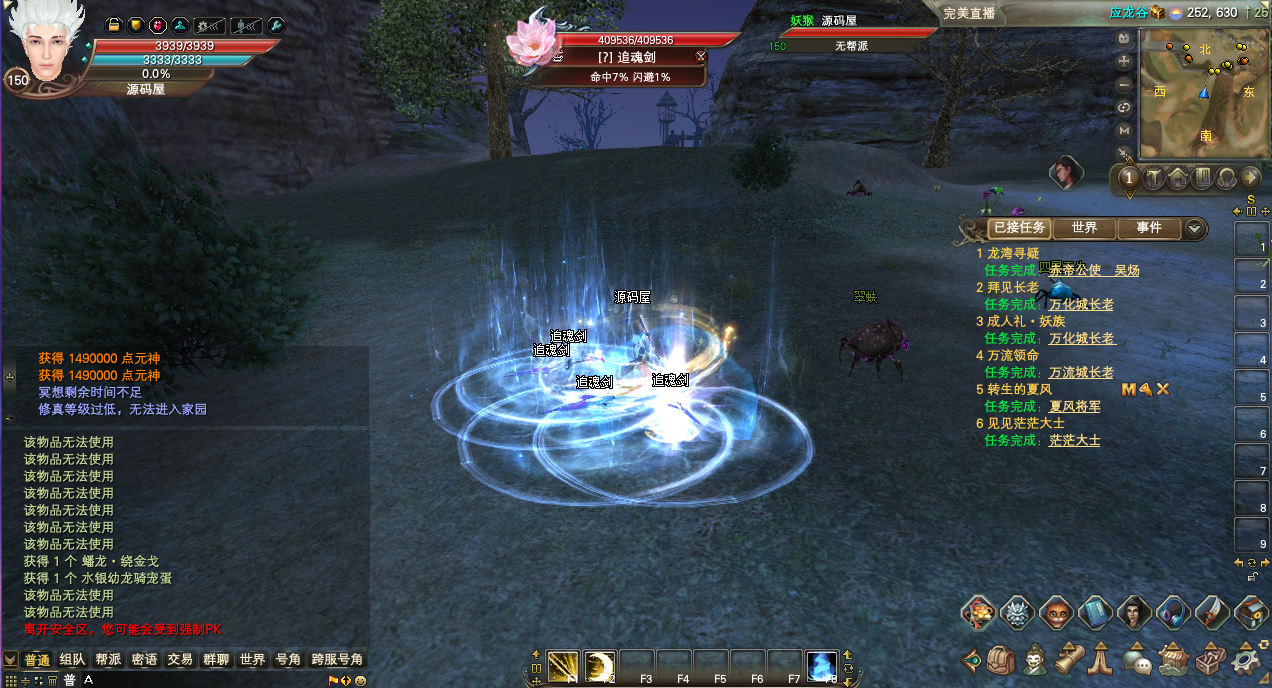Switch to the 事件 tab

pos(1149,228)
